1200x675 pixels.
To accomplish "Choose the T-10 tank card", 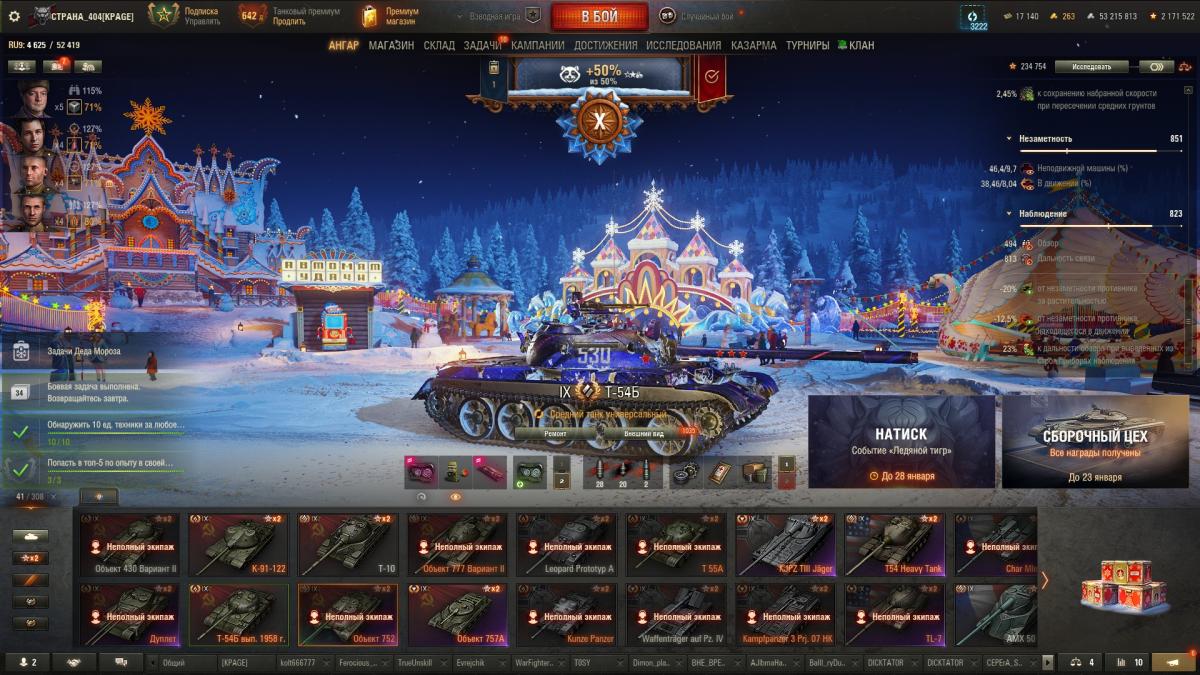I will 347,544.
